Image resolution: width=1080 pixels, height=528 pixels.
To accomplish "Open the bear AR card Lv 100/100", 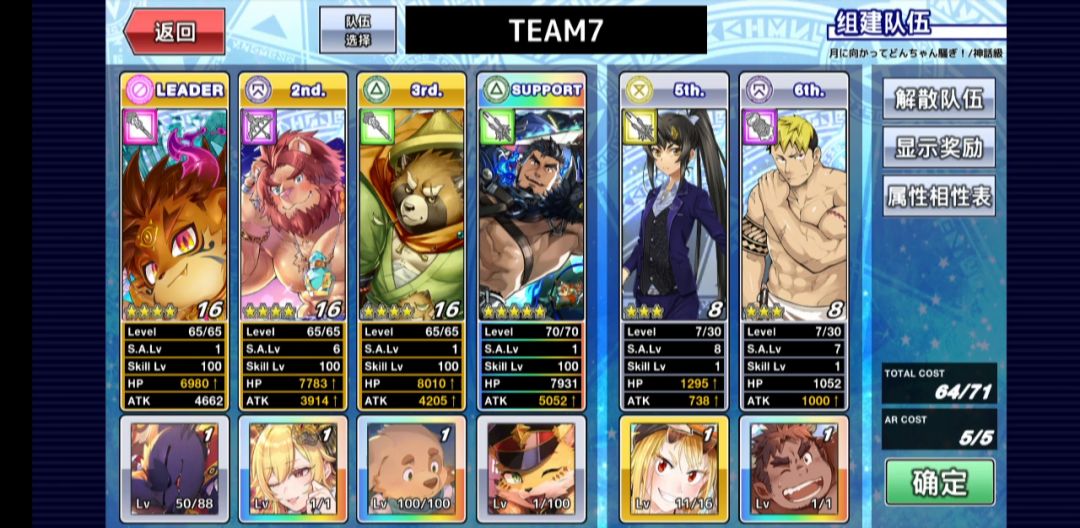I will pos(412,468).
